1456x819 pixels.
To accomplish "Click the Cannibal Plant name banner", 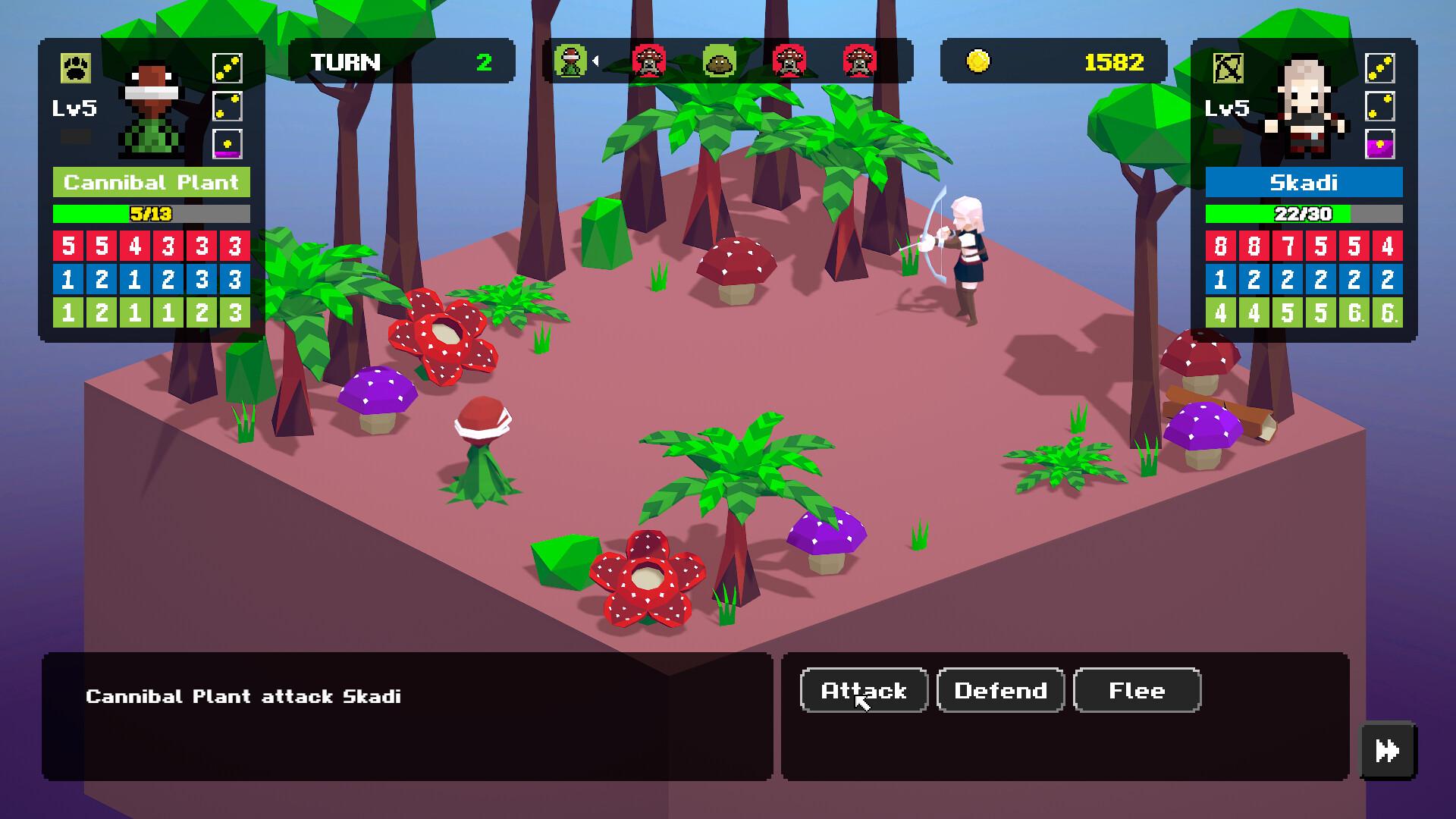I will point(152,183).
